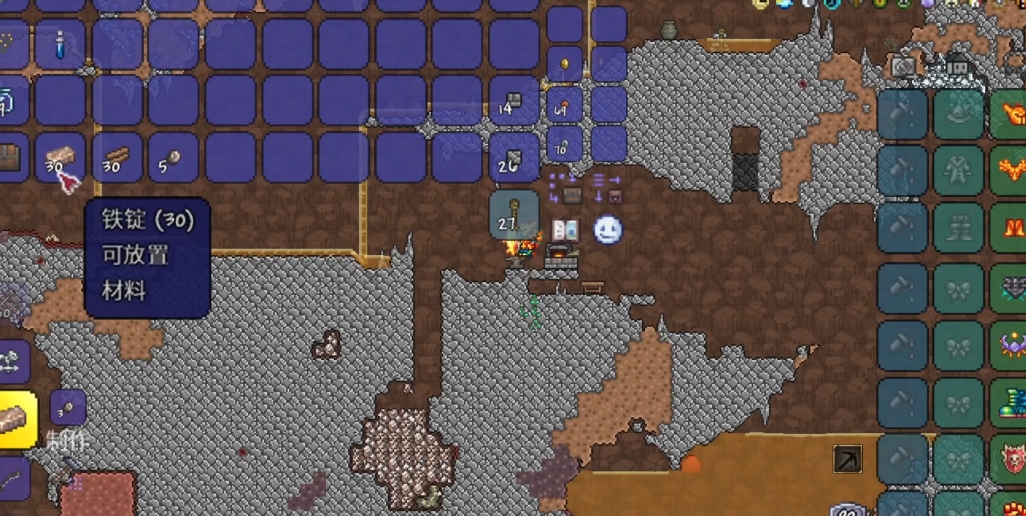Viewport: 1026px width, 516px height.
Task: Select the slot holding 26 stone blocks
Action: pyautogui.click(x=514, y=159)
